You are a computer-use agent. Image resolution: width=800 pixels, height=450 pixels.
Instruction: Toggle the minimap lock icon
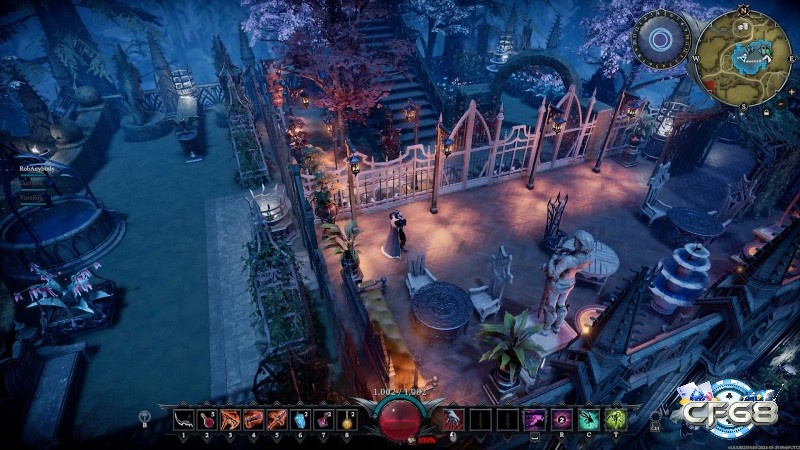click(x=766, y=112)
